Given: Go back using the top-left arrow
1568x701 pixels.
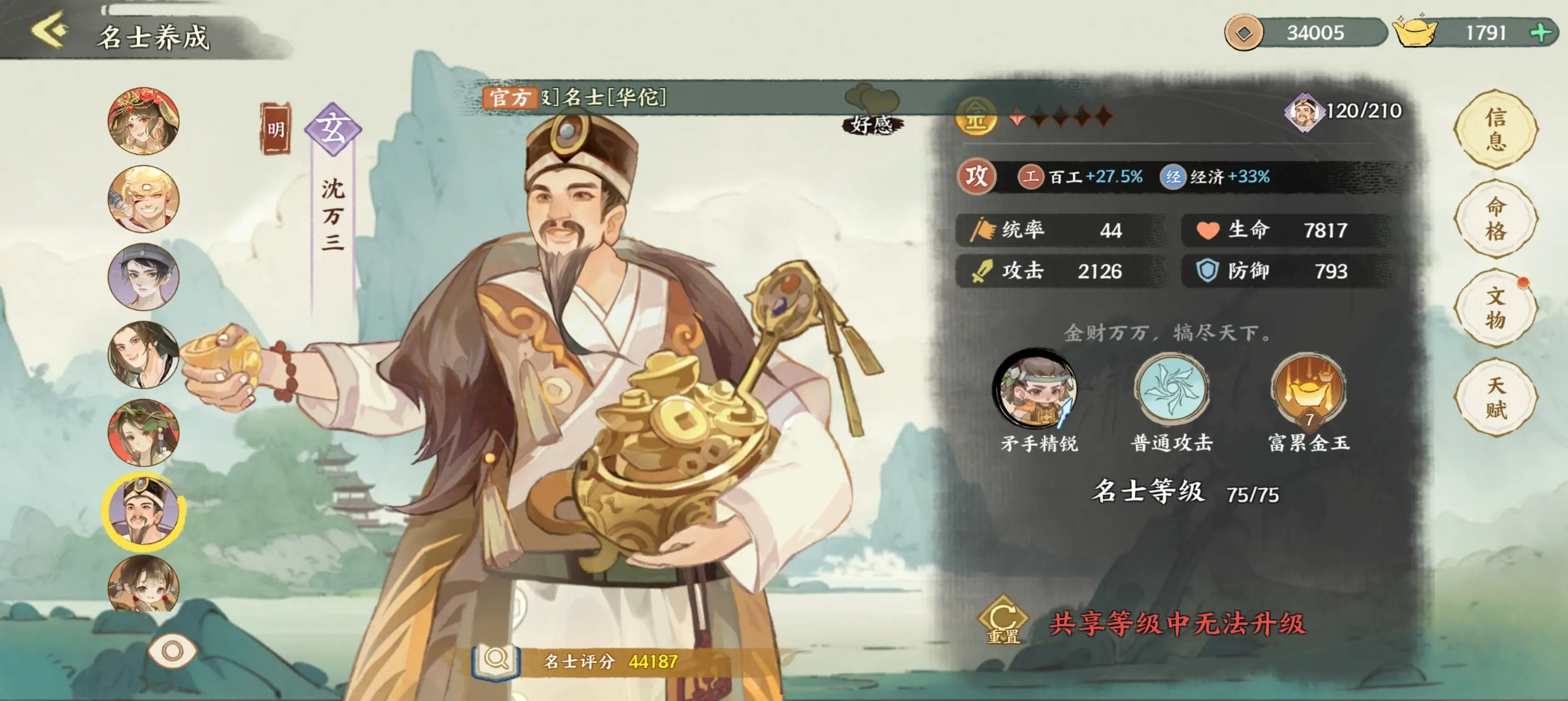Looking at the screenshot, I should pyautogui.click(x=49, y=32).
